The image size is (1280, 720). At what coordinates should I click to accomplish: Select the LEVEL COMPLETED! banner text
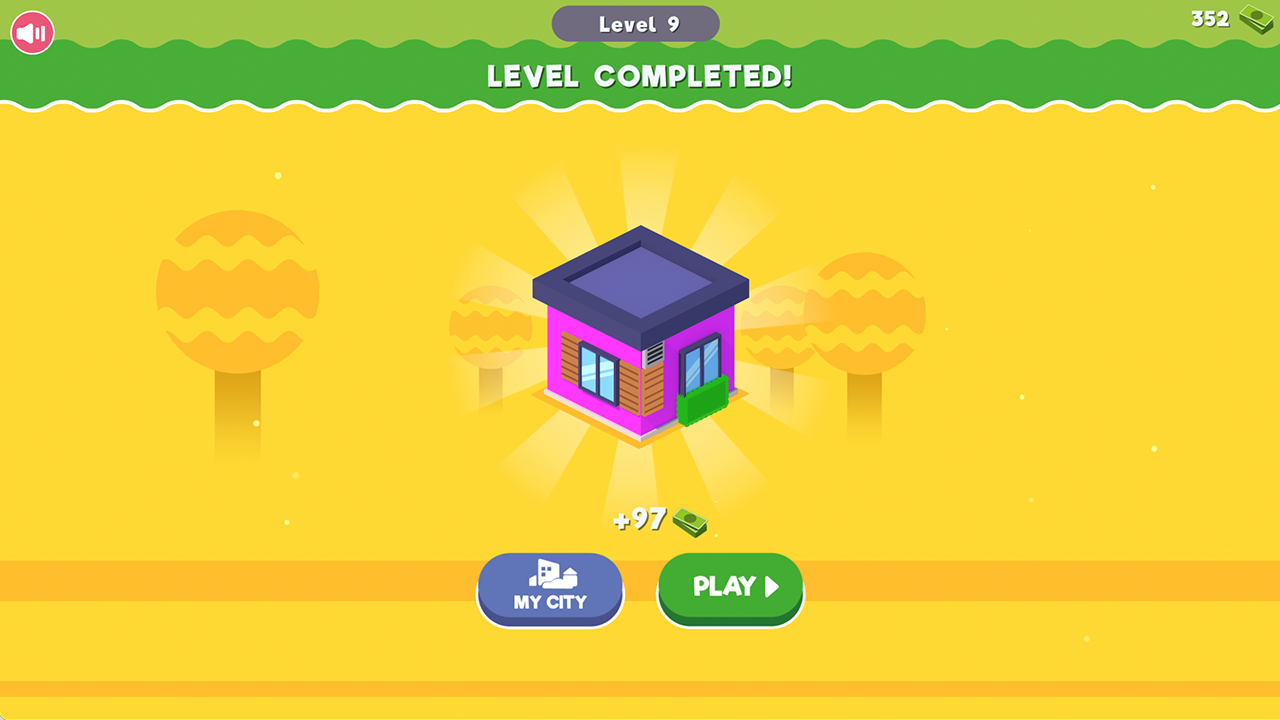click(638, 76)
